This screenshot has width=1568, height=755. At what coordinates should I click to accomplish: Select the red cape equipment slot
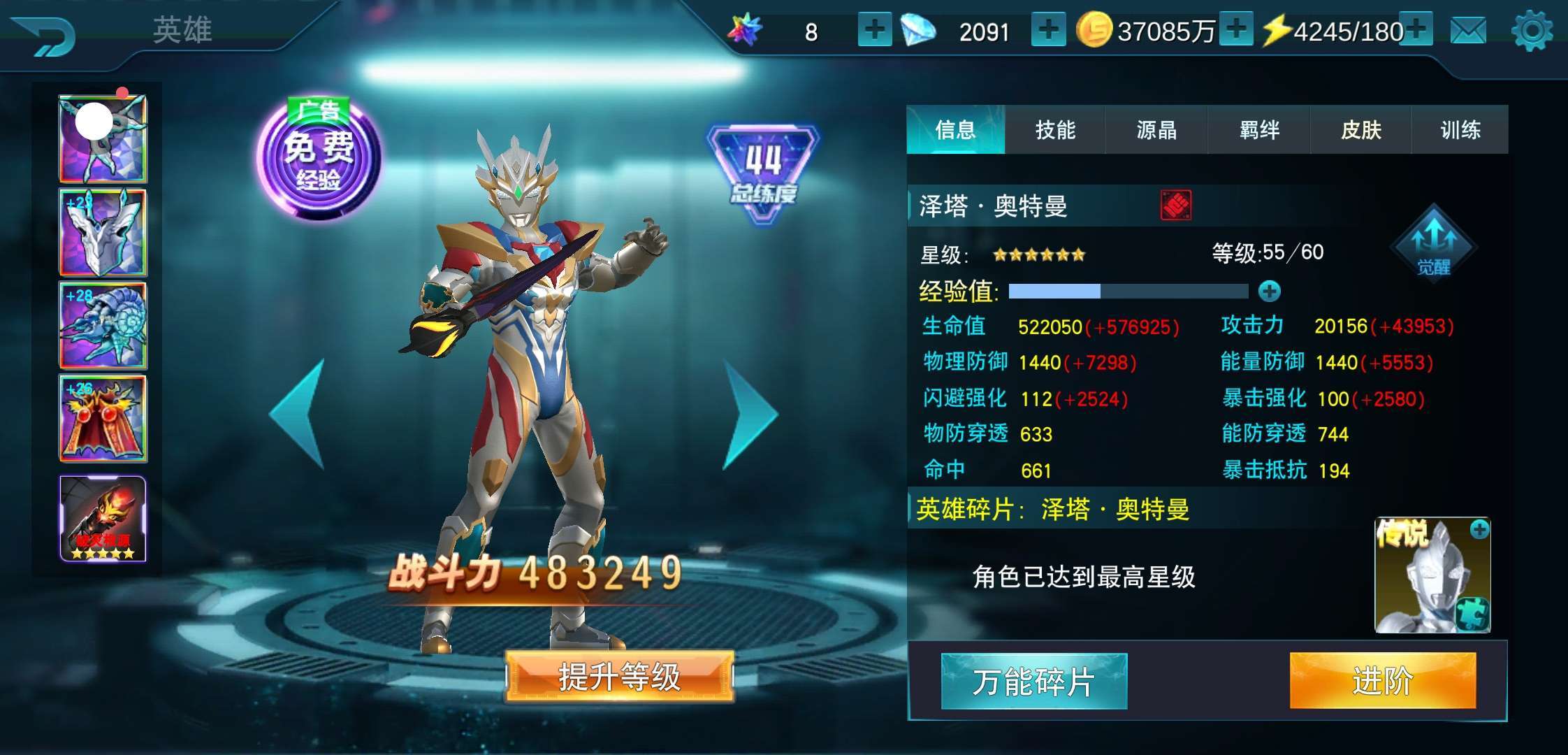click(103, 418)
